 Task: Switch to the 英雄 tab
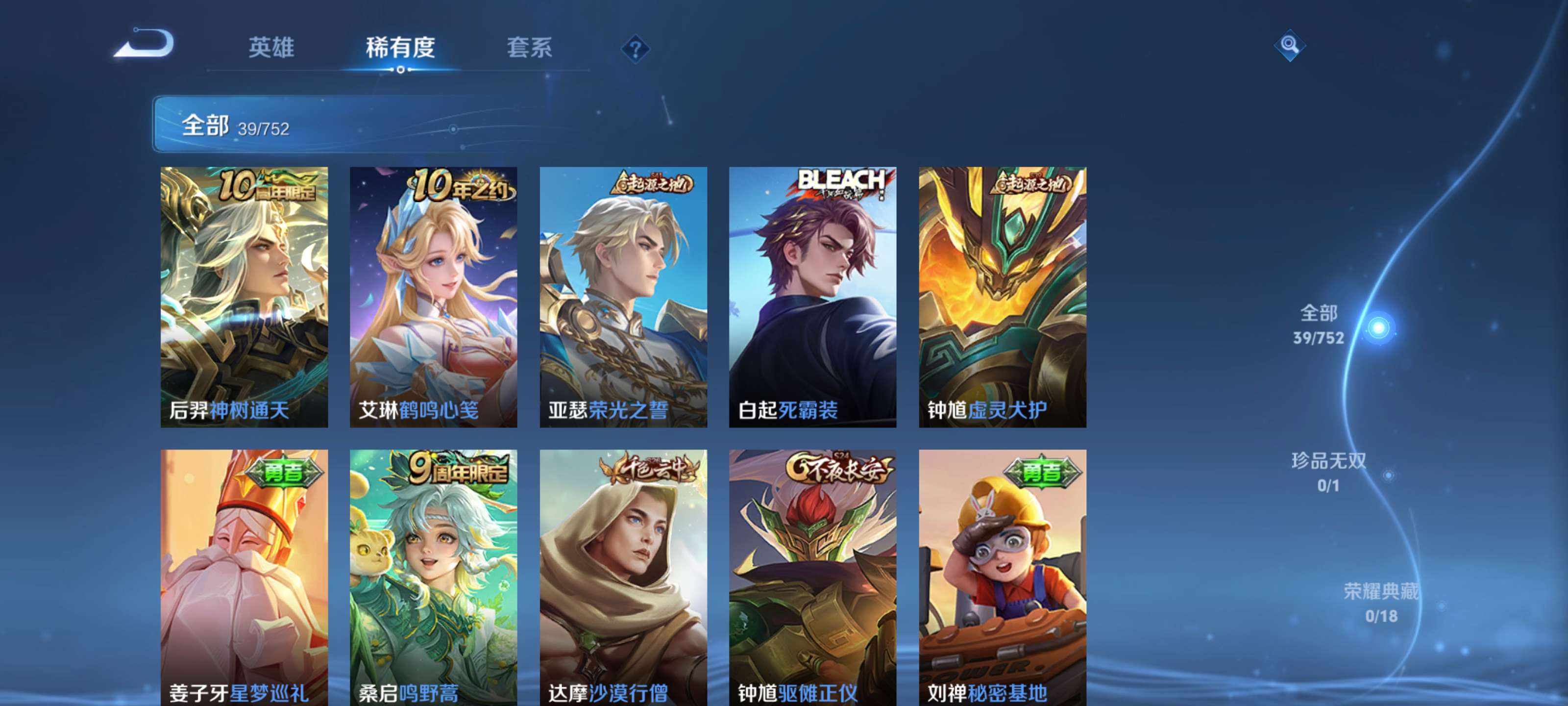pos(271,49)
